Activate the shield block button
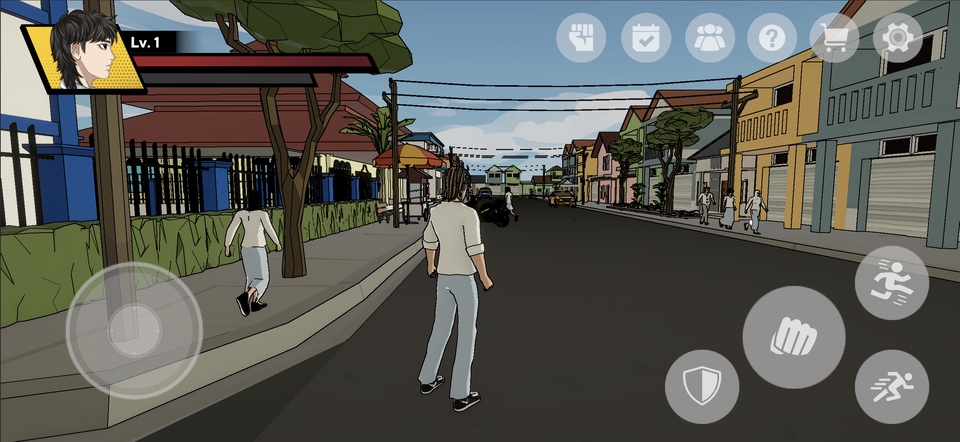The width and height of the screenshot is (960, 442). (702, 386)
